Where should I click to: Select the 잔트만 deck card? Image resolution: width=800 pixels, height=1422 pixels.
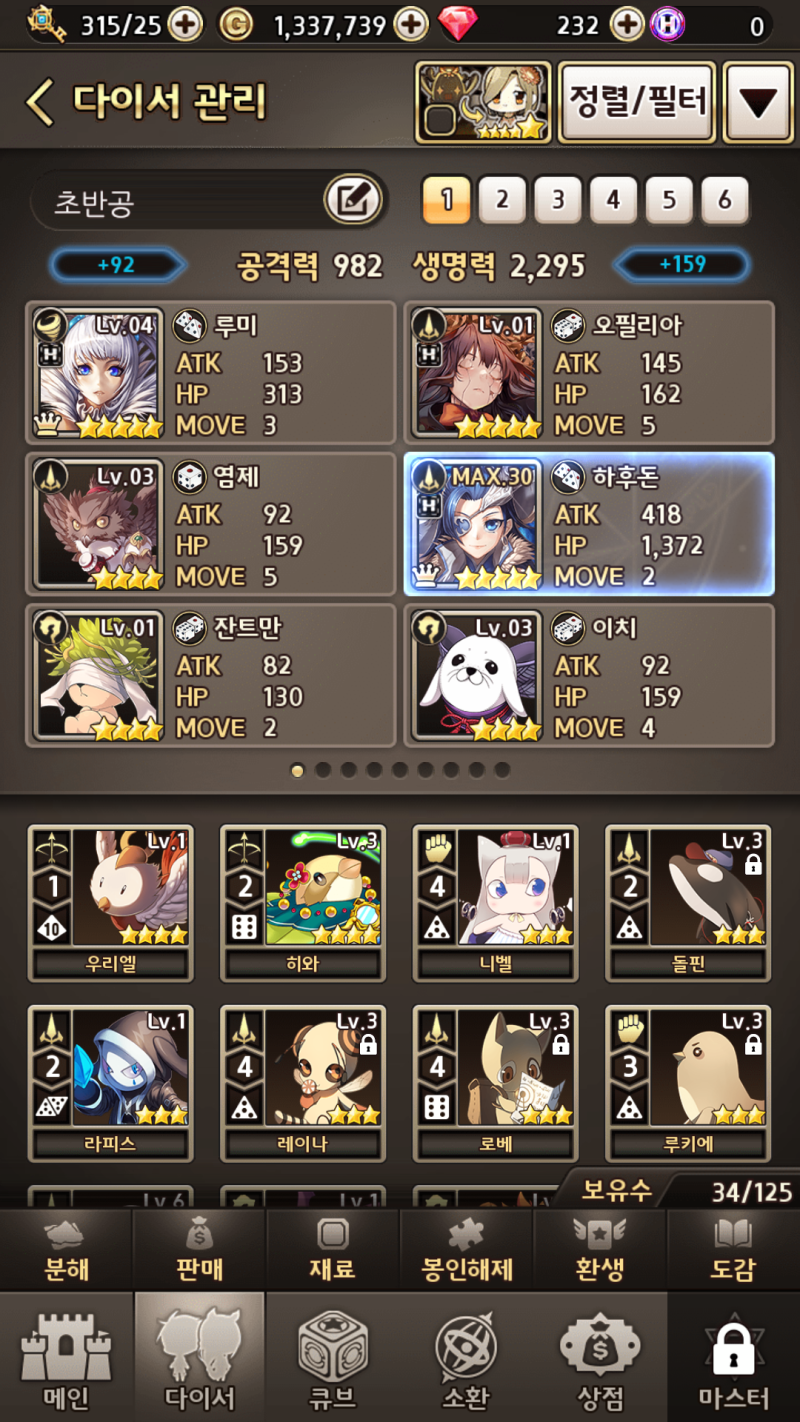point(210,675)
